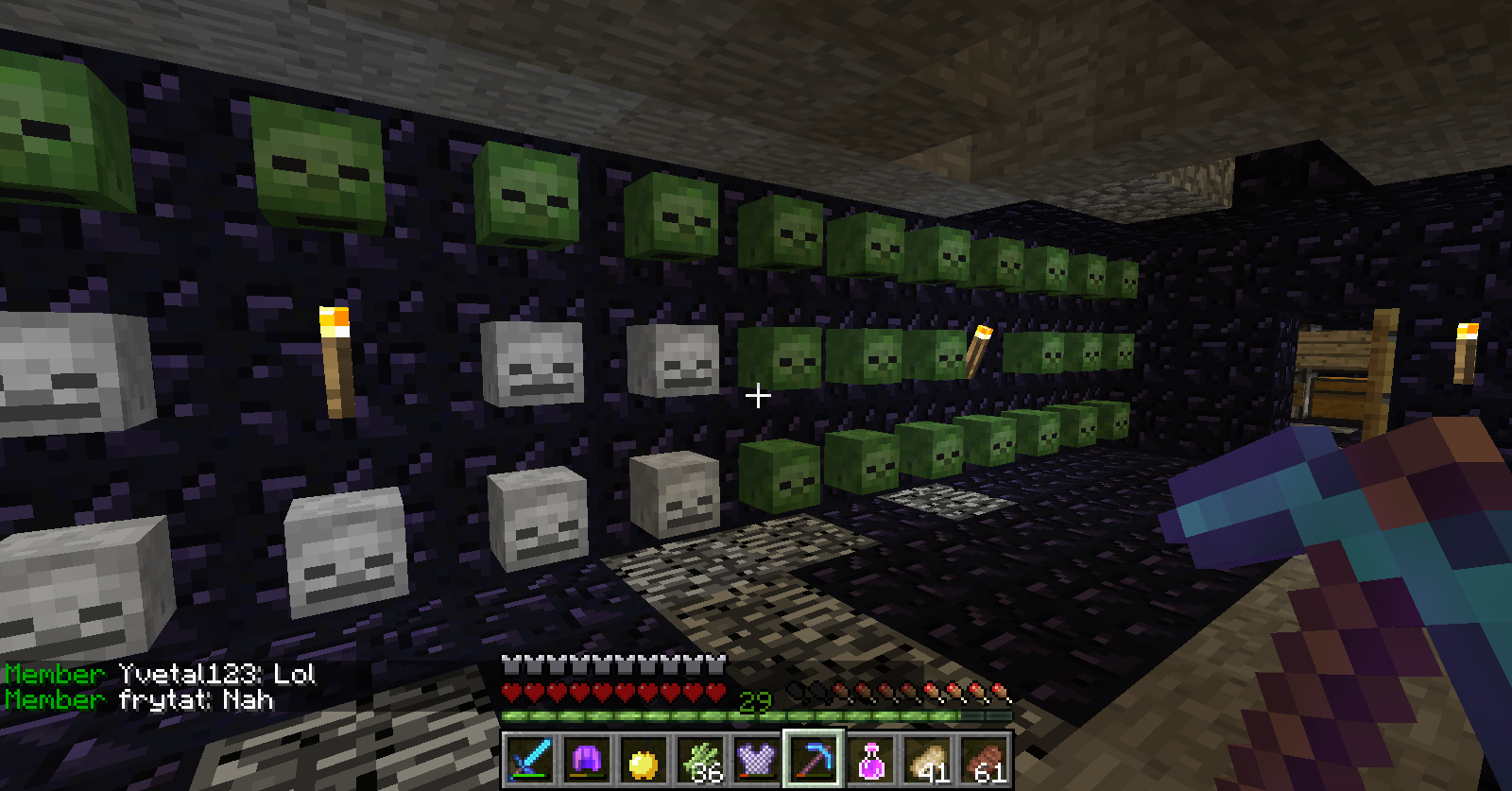Select the cooked meat stack of 61
Screen dimensions: 1512x791
(984, 760)
